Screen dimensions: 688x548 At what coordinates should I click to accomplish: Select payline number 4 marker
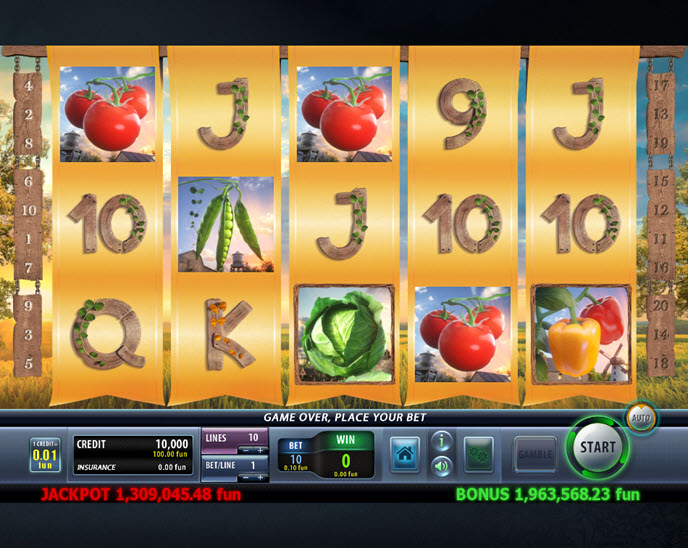pos(29,87)
